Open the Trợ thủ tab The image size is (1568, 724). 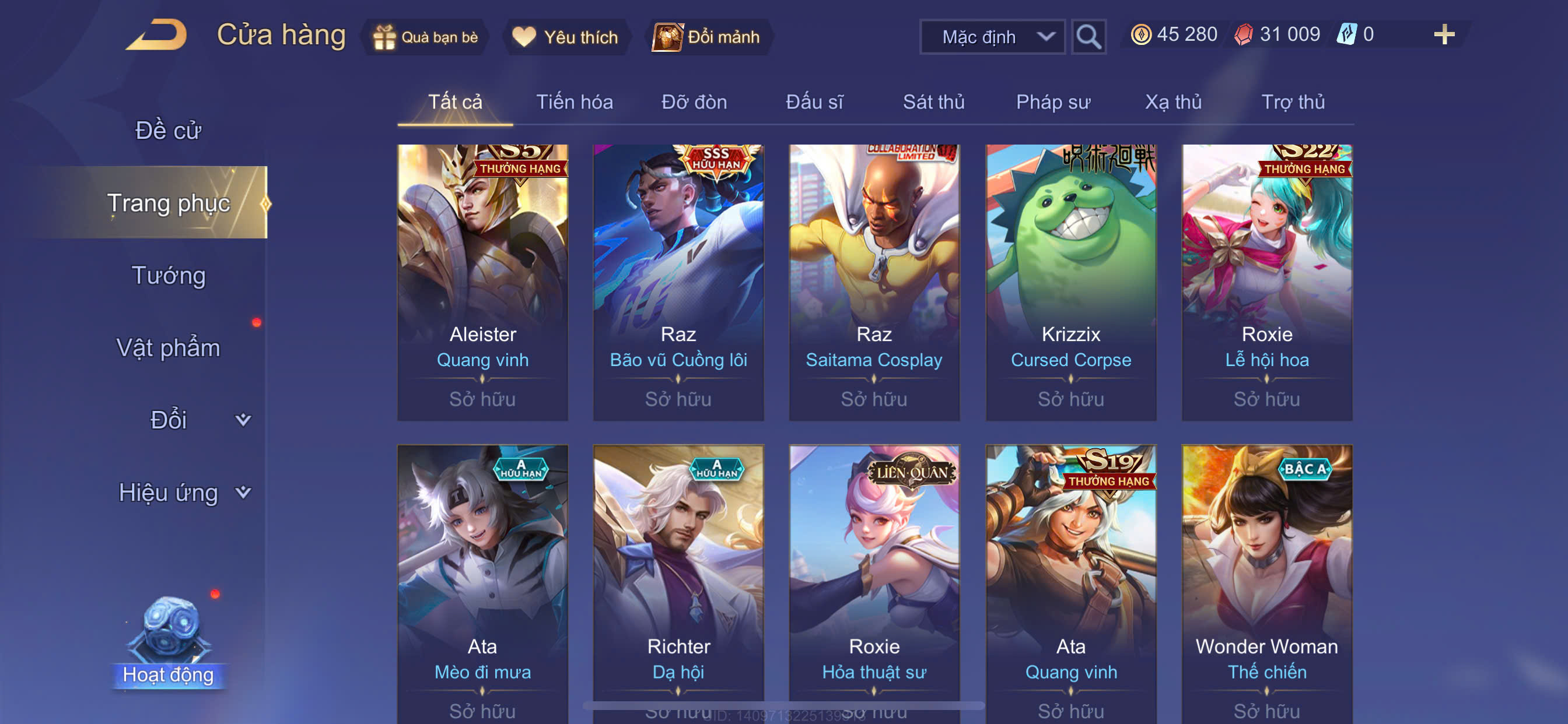(1292, 101)
